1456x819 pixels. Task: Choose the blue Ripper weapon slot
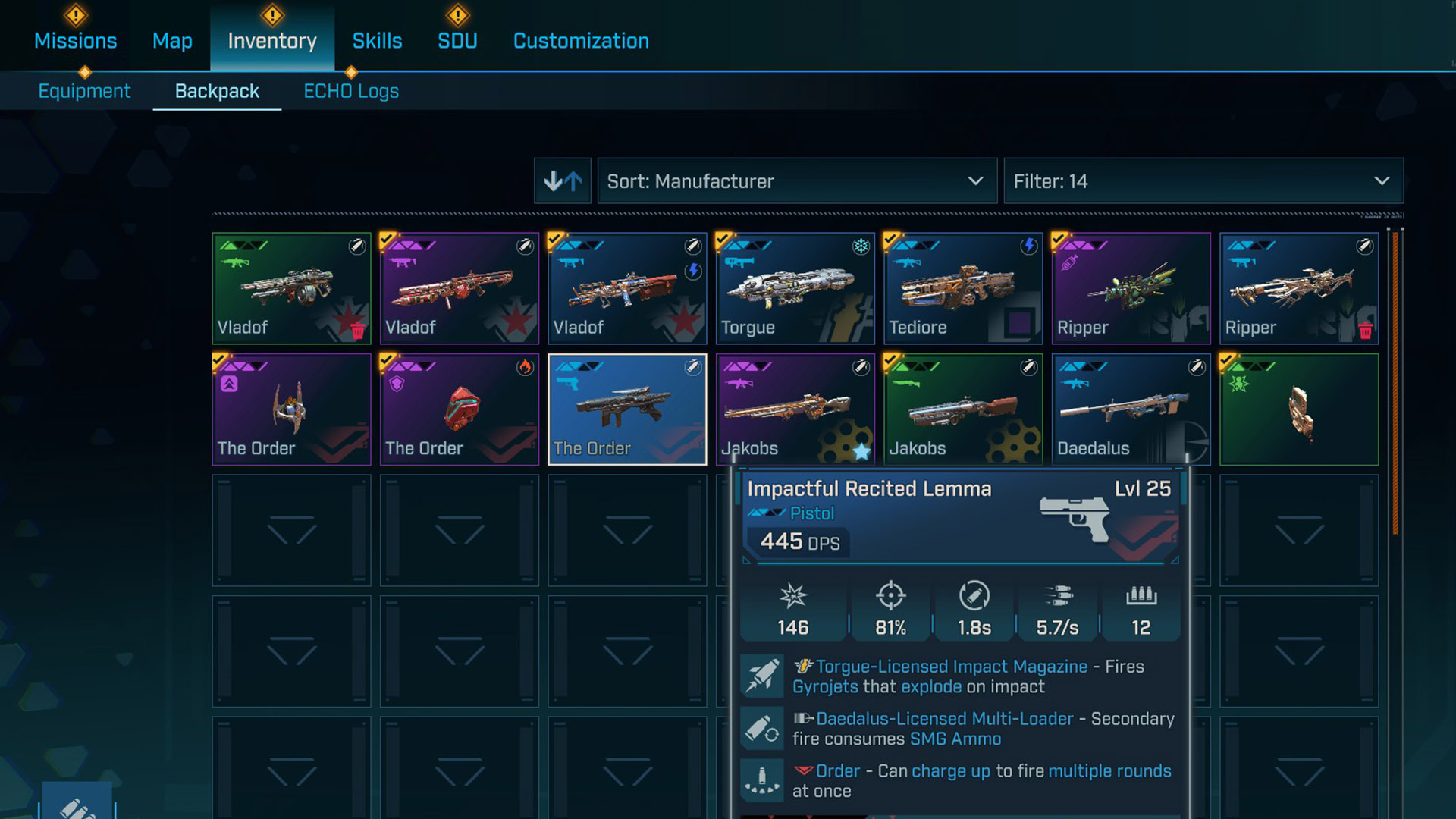[x=1298, y=288]
